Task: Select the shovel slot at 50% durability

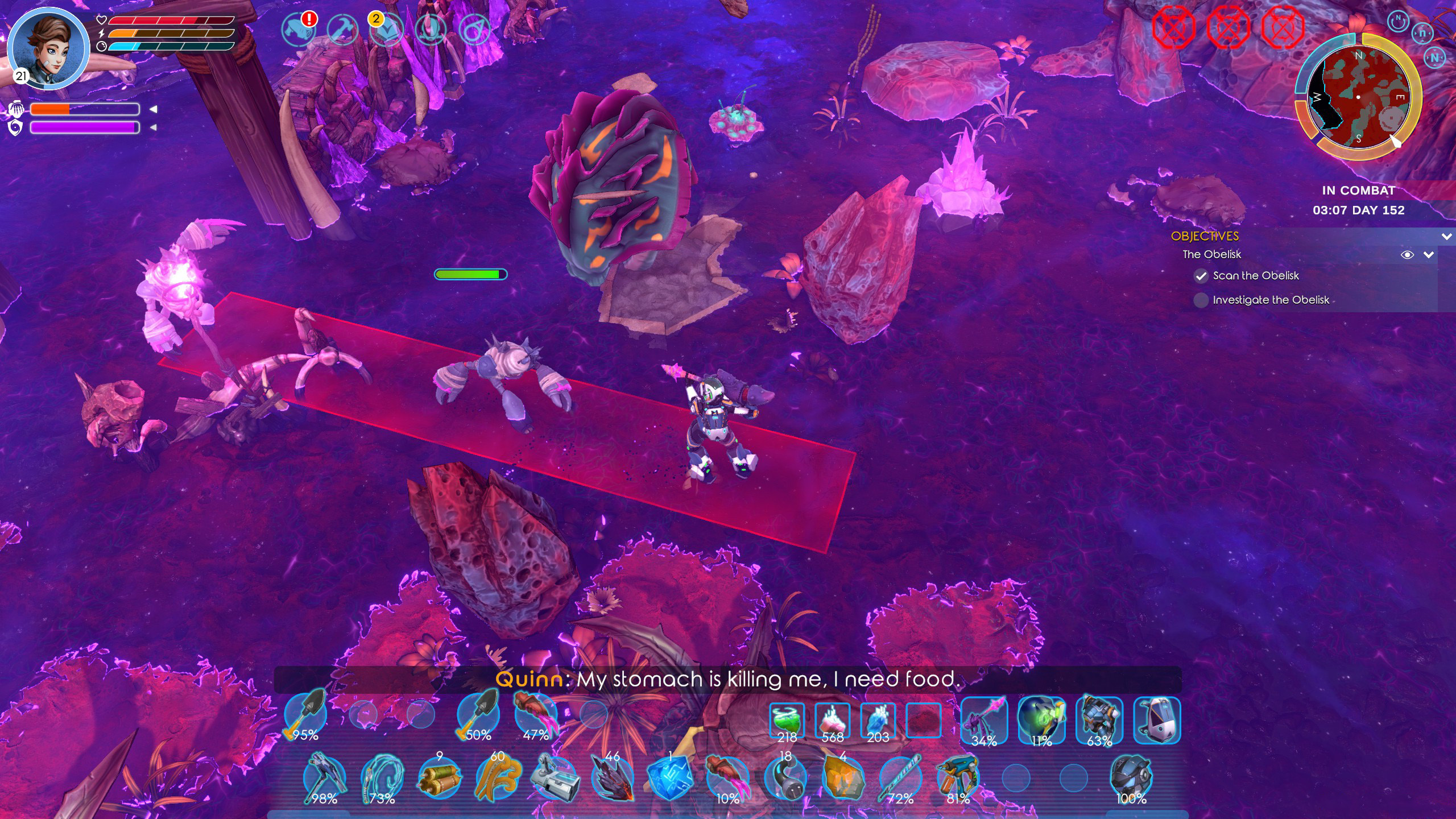Action: pos(479,715)
